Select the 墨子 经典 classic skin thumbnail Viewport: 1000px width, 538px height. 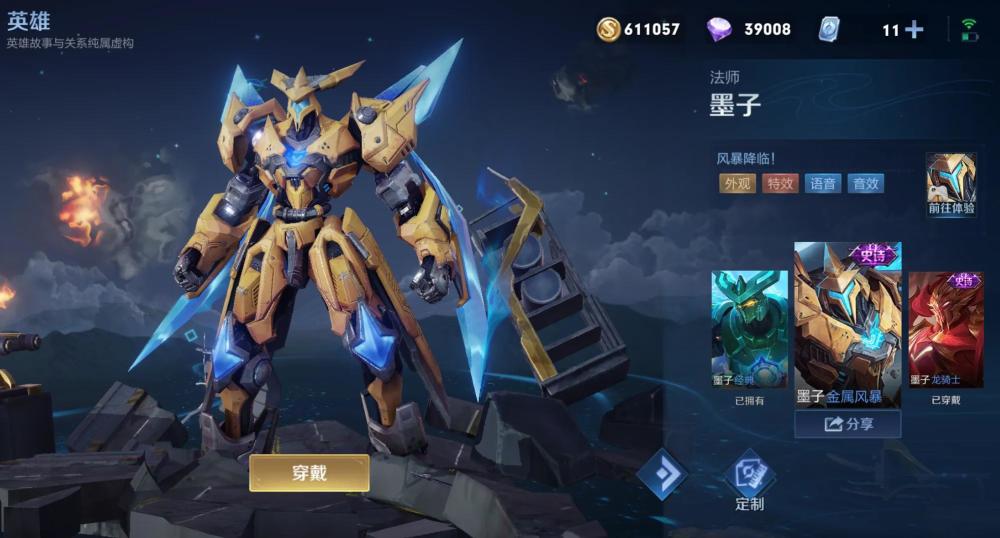pyautogui.click(x=749, y=330)
